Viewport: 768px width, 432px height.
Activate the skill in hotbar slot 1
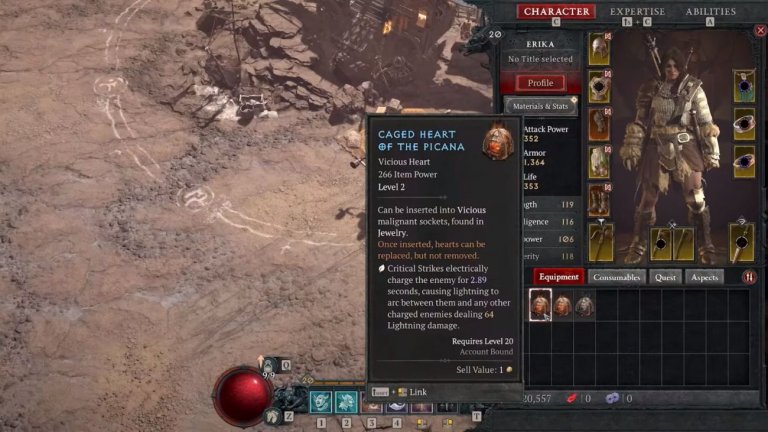321,402
